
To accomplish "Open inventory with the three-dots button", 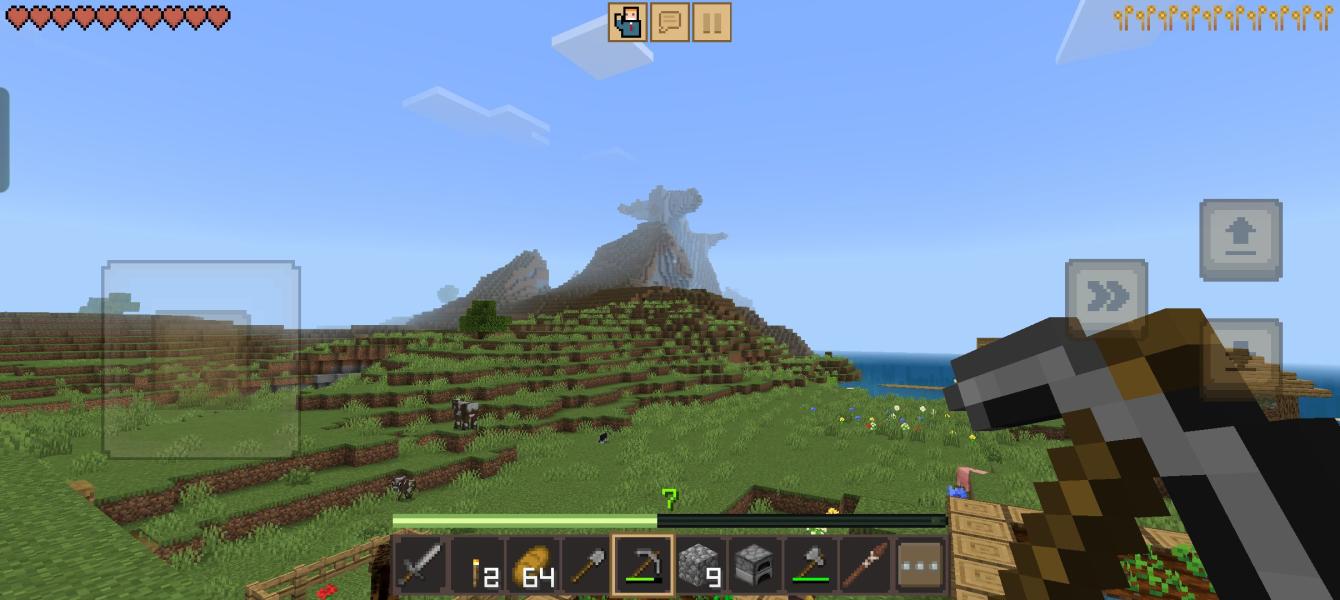I will point(921,566).
